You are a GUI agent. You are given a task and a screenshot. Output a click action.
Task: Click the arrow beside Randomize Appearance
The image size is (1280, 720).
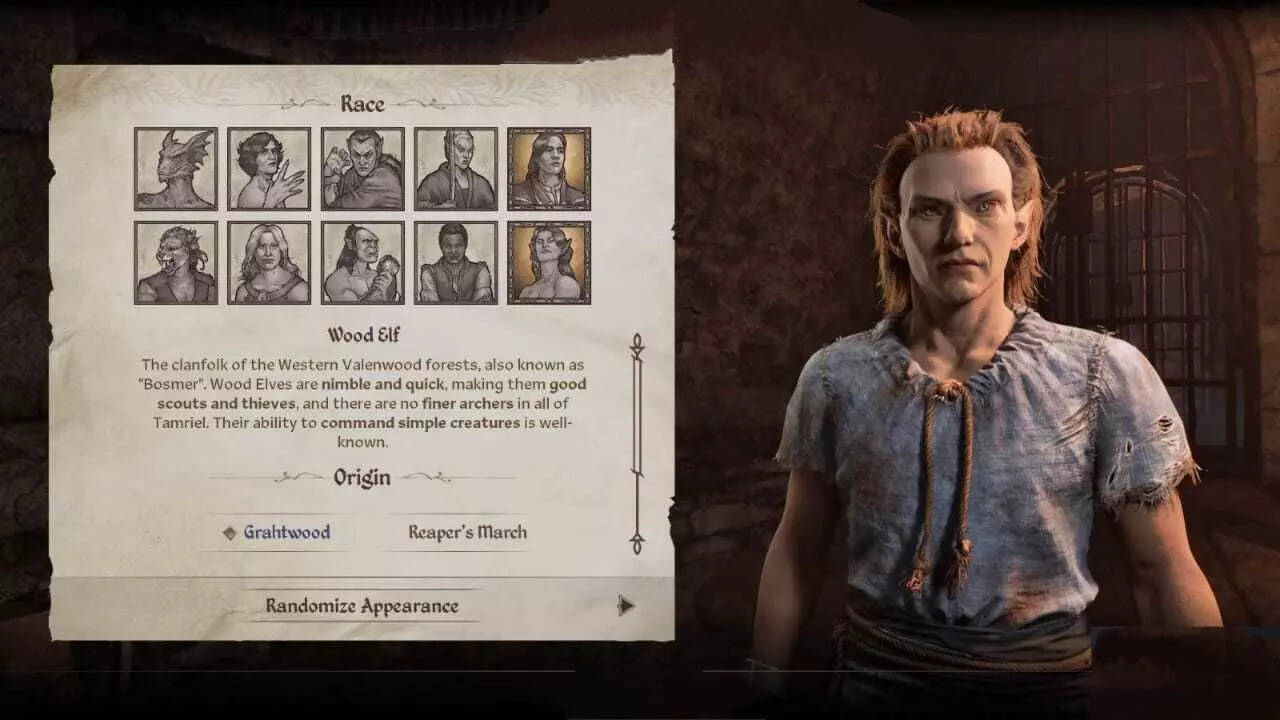pyautogui.click(x=625, y=605)
